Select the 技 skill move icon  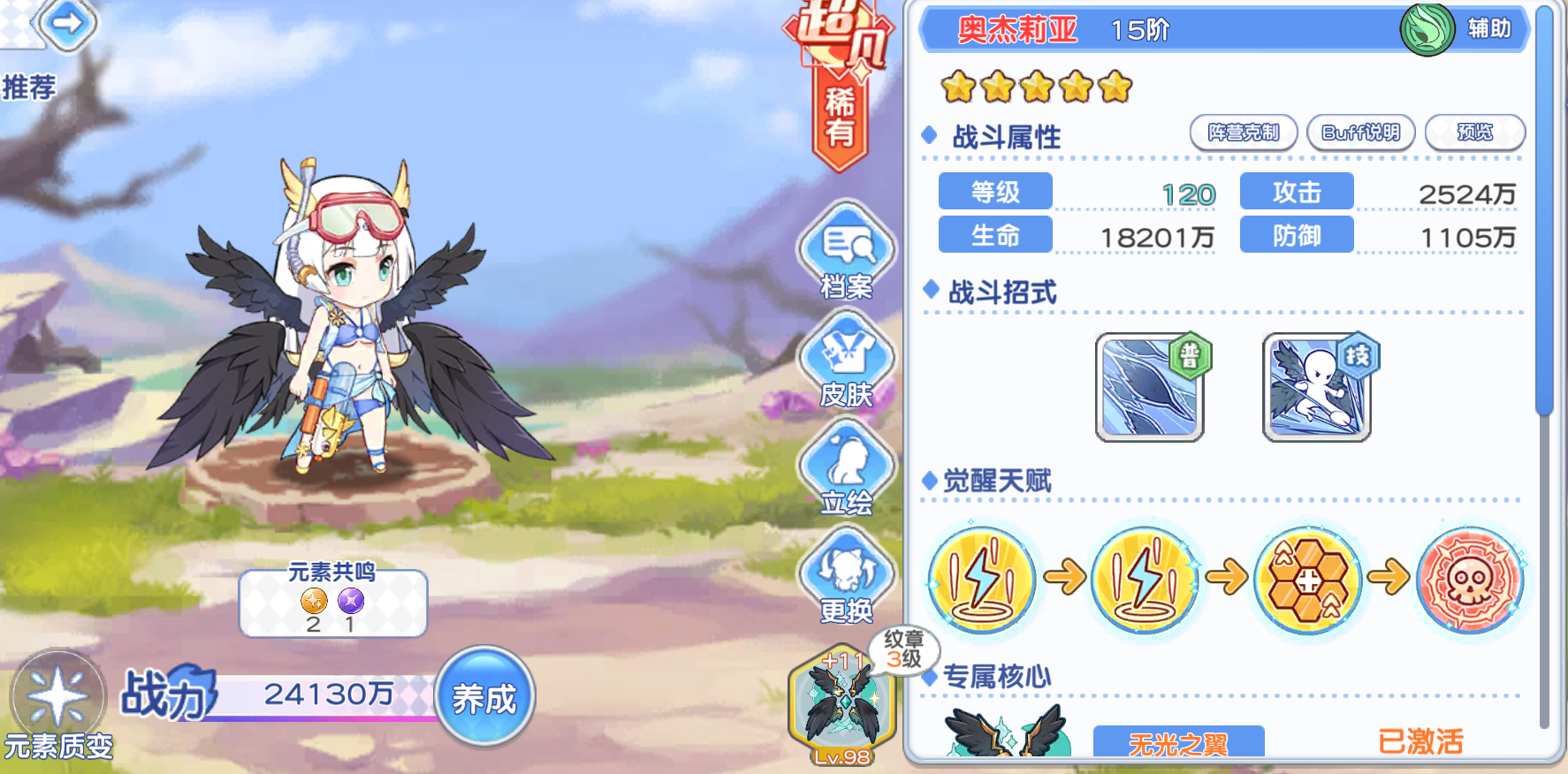coord(1316,386)
